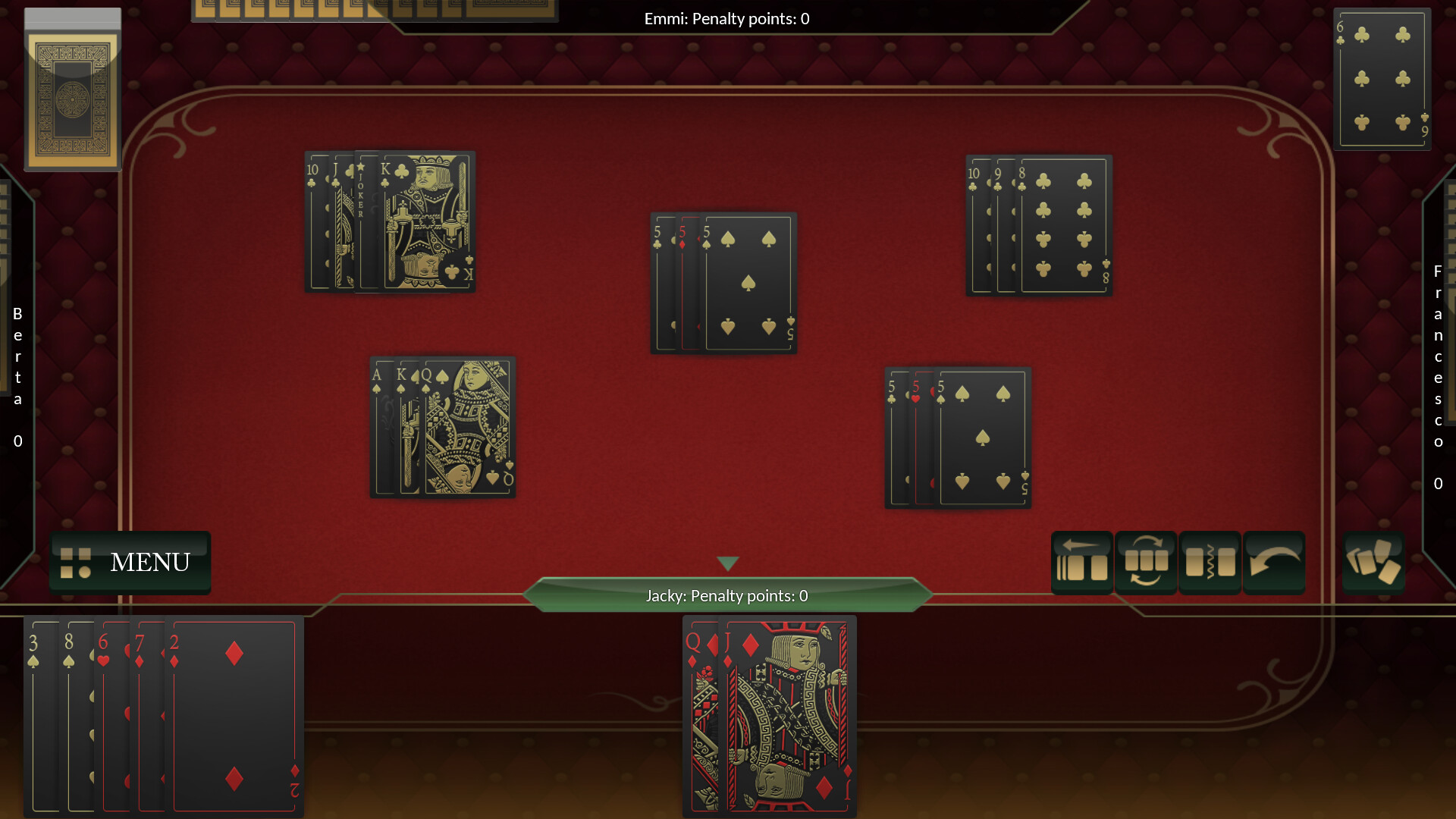Toggle the cycling card sort icon
This screenshot has height=819, width=1456.
click(1147, 563)
